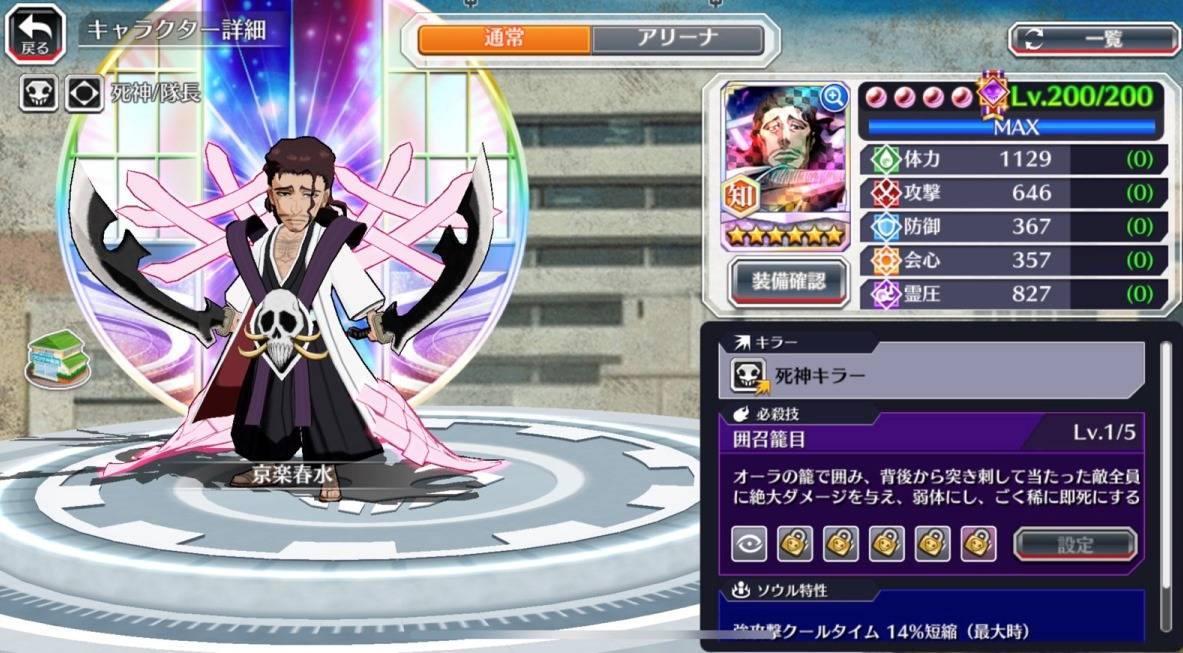1183x653 pixels.
Task: Zoom the character portrait with magnifier icon
Action: click(x=834, y=97)
